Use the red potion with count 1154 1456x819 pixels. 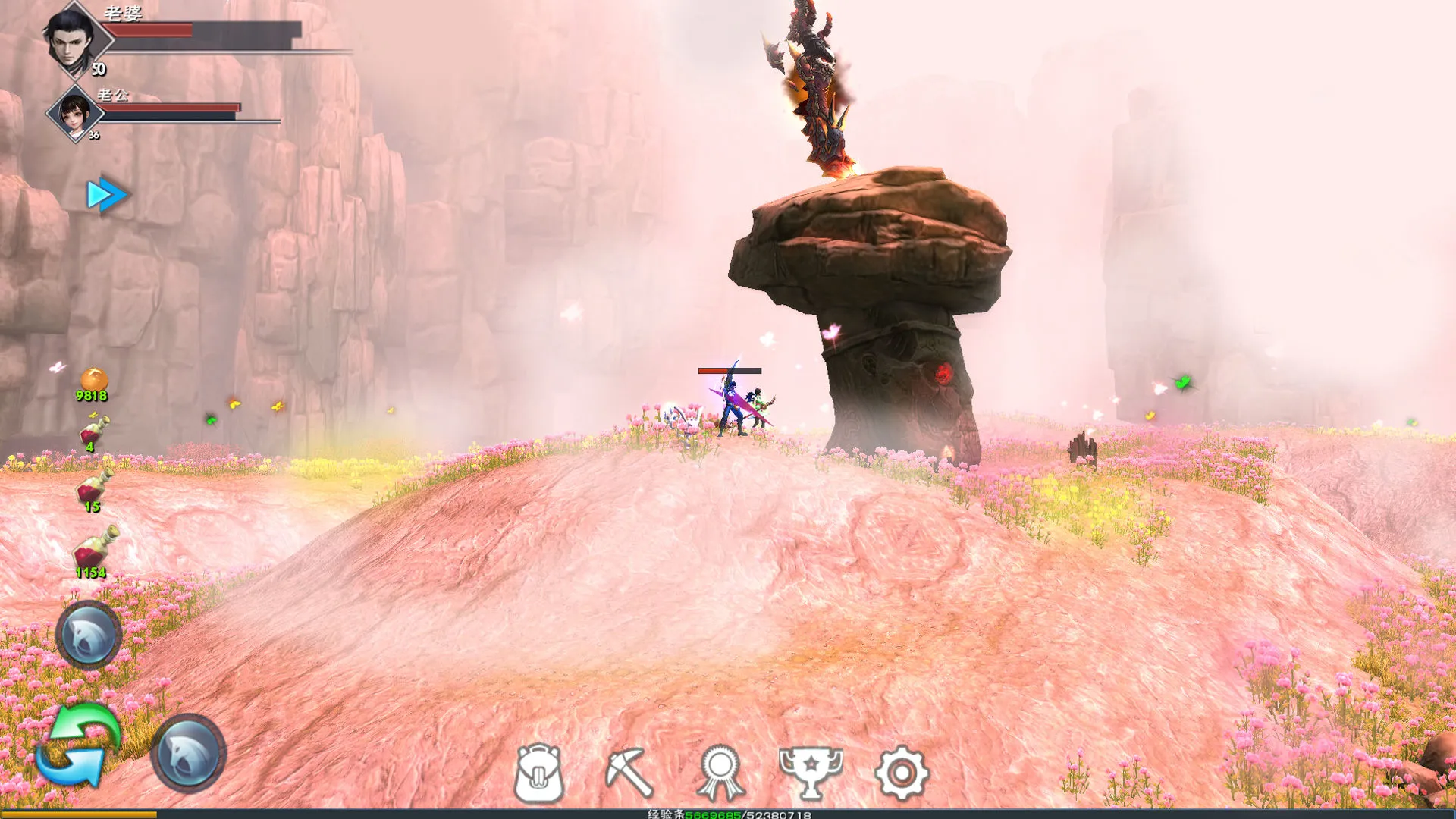(x=95, y=549)
